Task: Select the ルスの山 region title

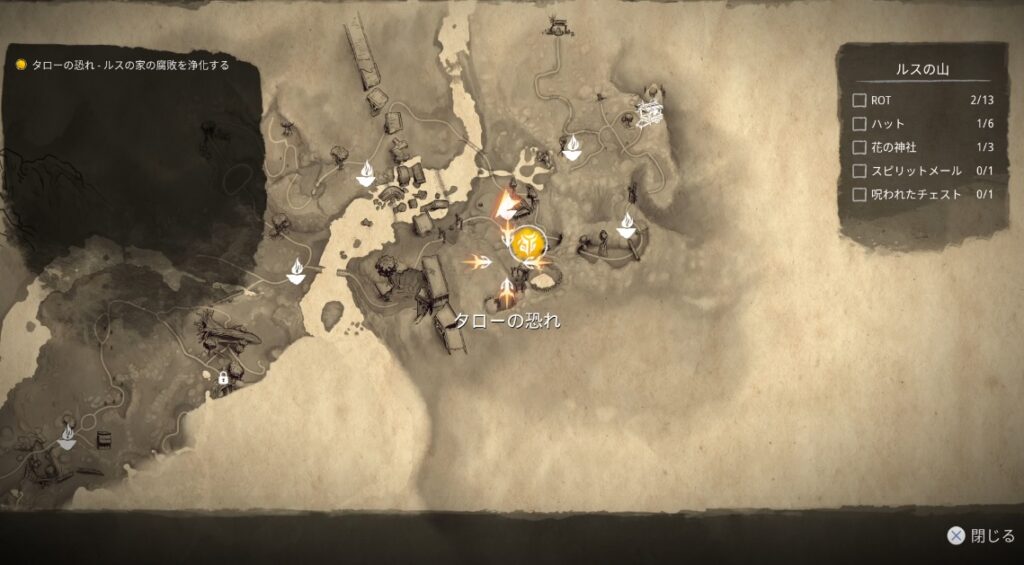Action: 921,69
